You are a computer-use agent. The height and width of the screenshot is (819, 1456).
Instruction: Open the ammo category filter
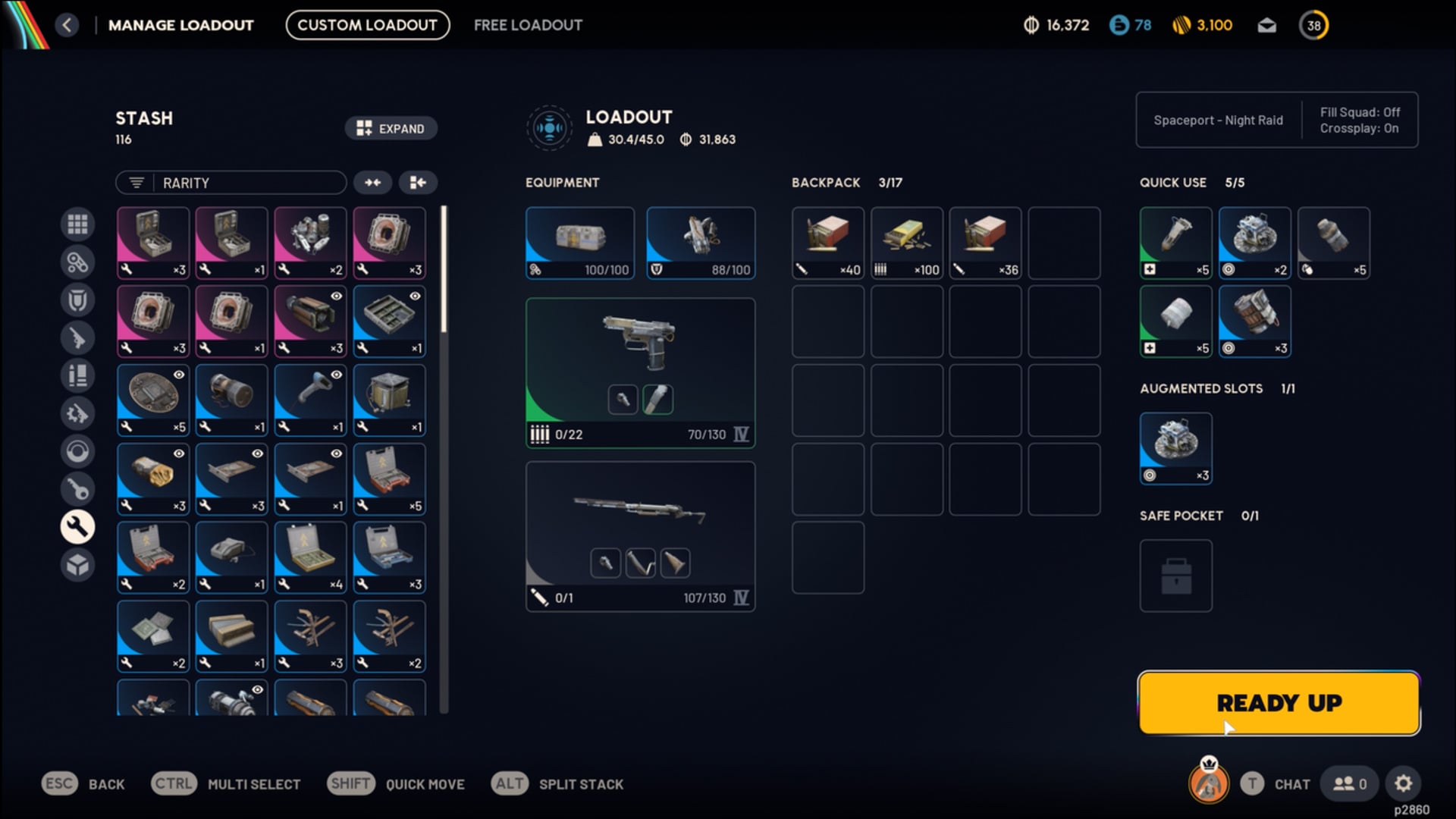click(78, 375)
